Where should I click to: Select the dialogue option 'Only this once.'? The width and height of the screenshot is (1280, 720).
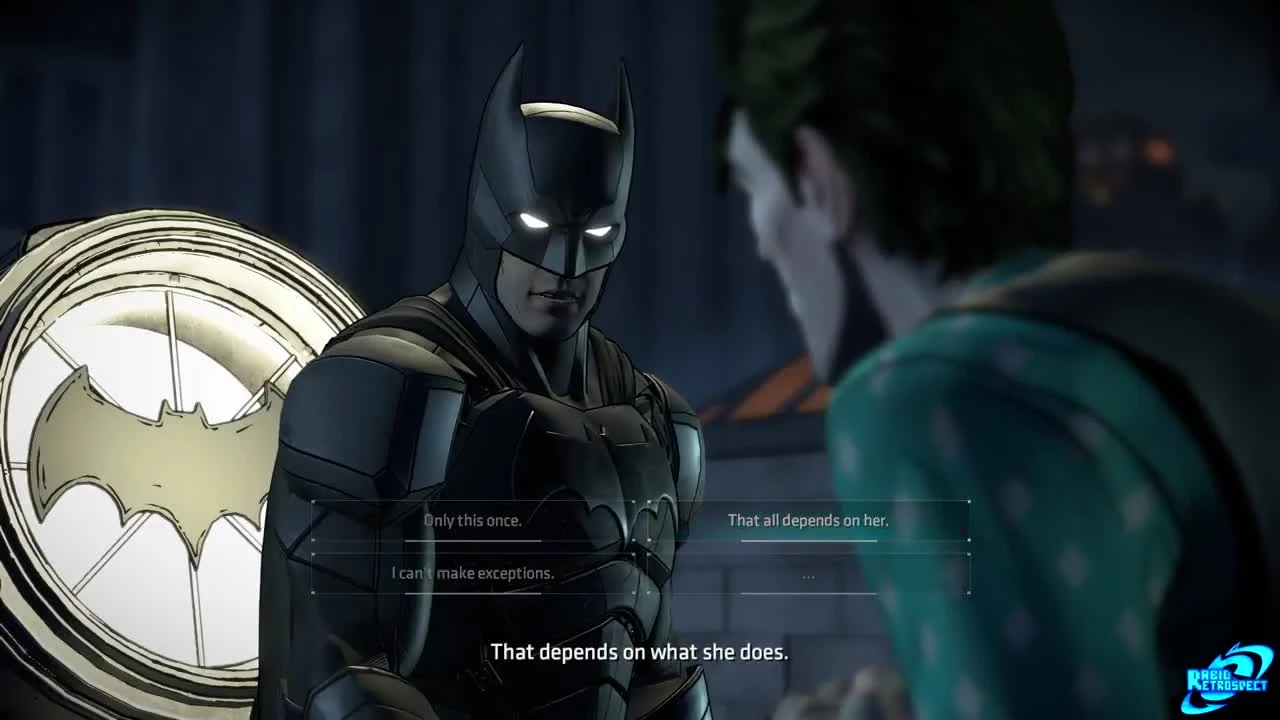[x=474, y=520]
